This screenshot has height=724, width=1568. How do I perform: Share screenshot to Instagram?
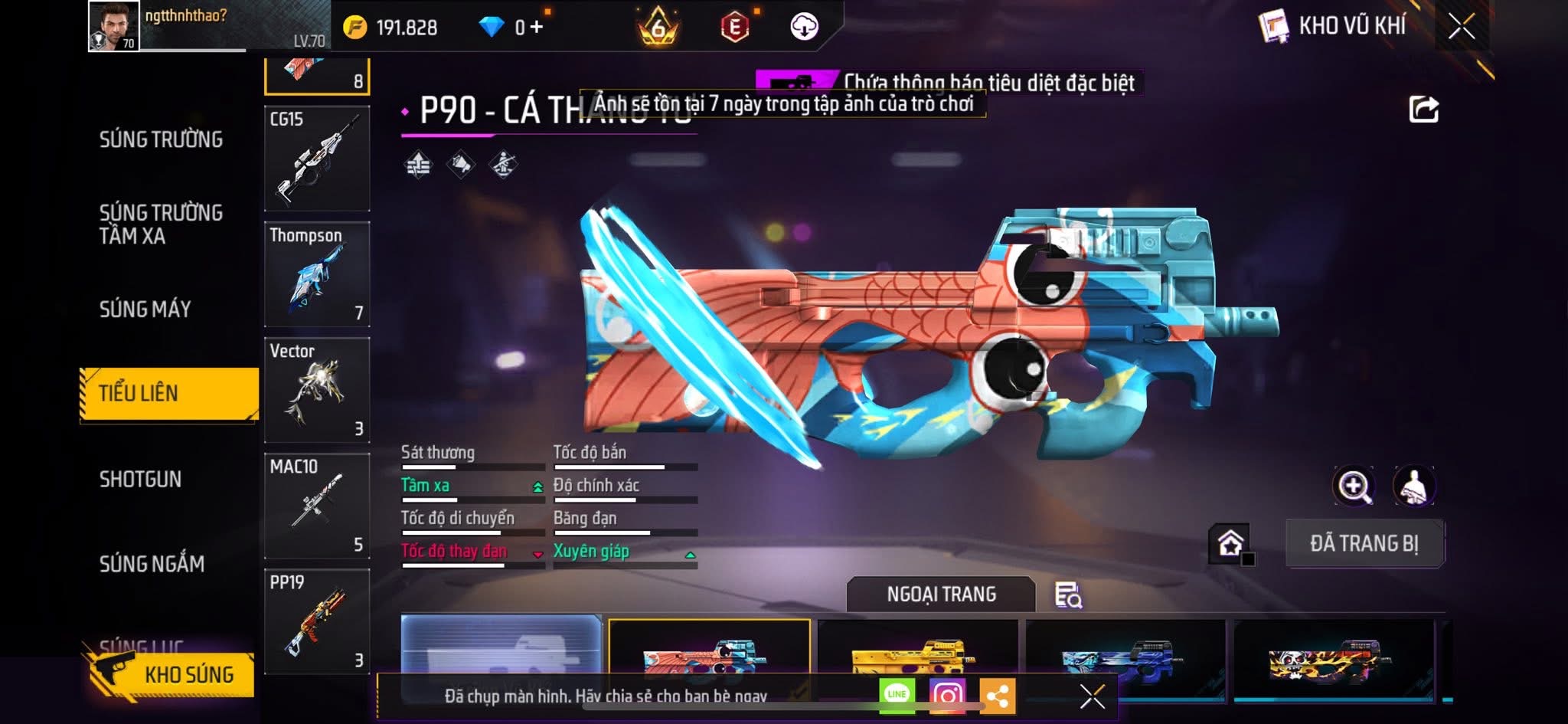(947, 695)
